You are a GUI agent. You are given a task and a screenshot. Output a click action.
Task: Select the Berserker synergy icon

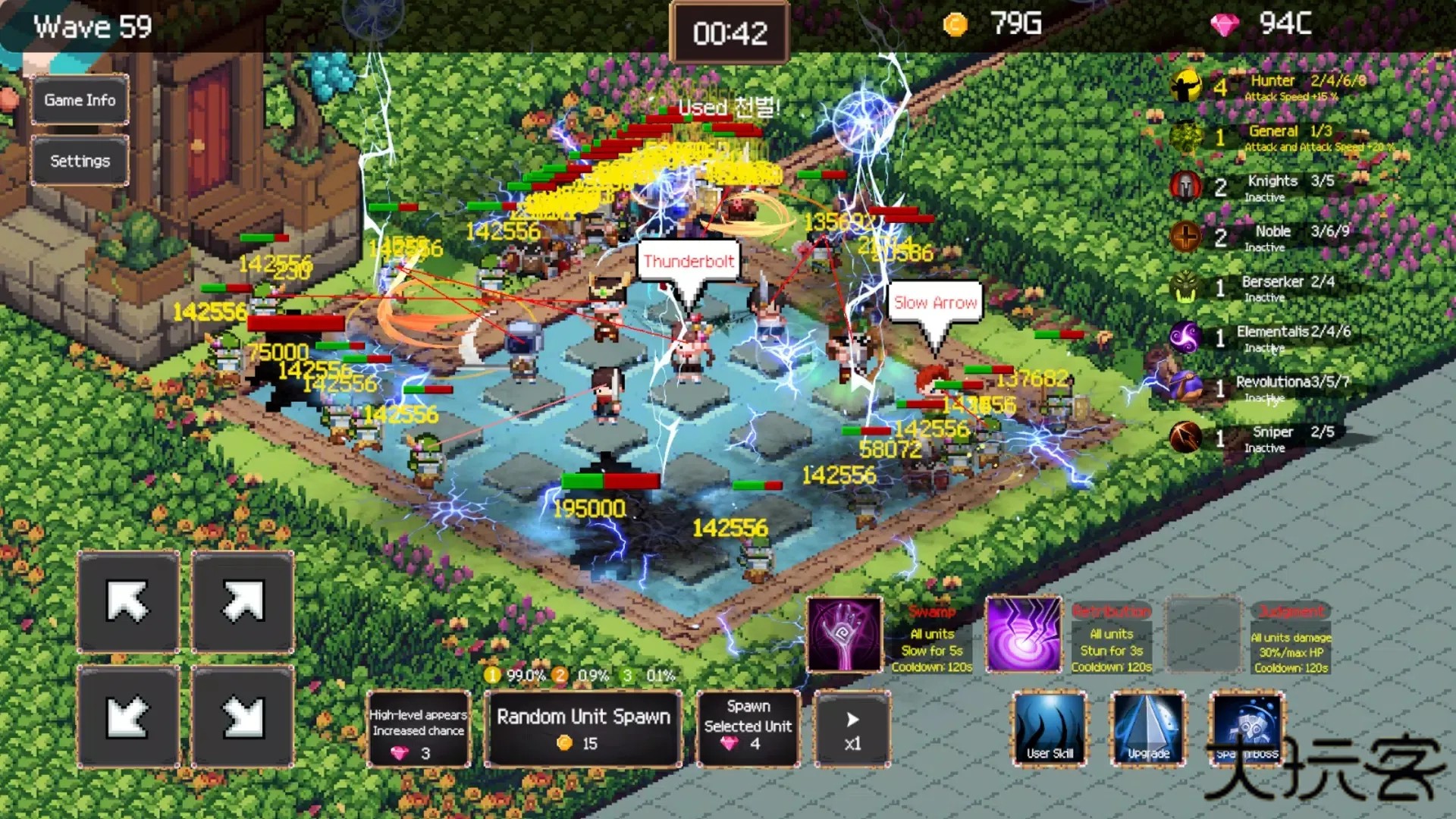point(1185,287)
